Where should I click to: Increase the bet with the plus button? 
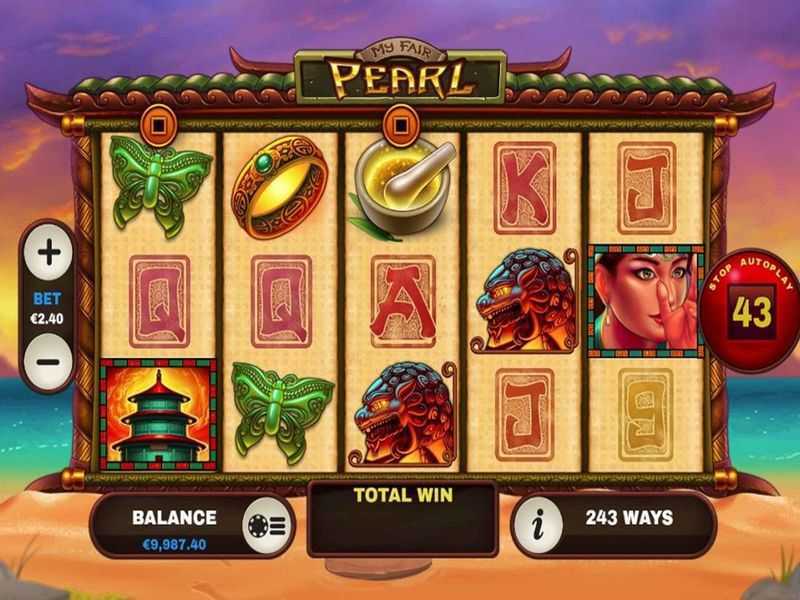coord(49,254)
